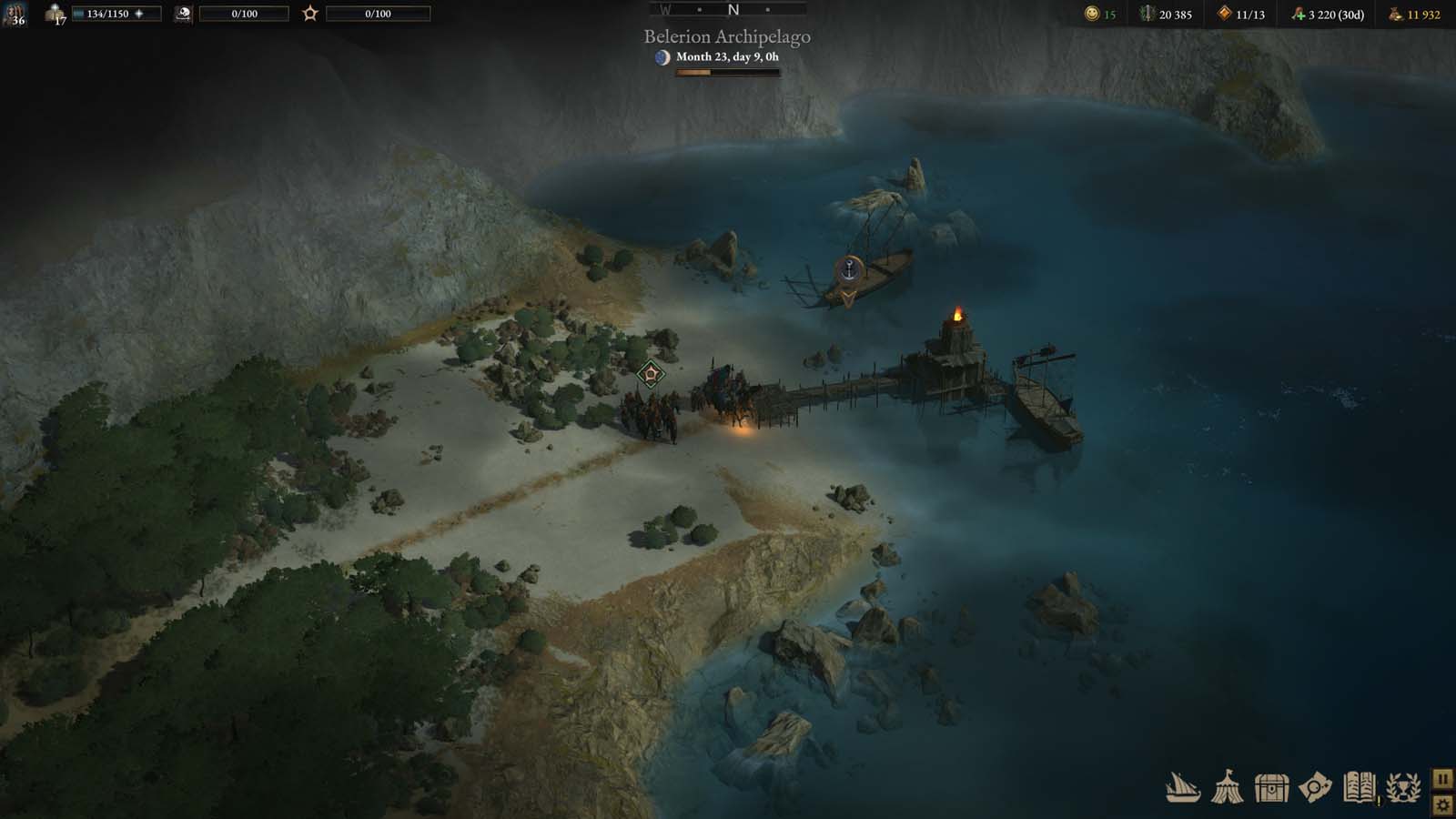Select the anchored ship's anchor marker

click(x=849, y=269)
